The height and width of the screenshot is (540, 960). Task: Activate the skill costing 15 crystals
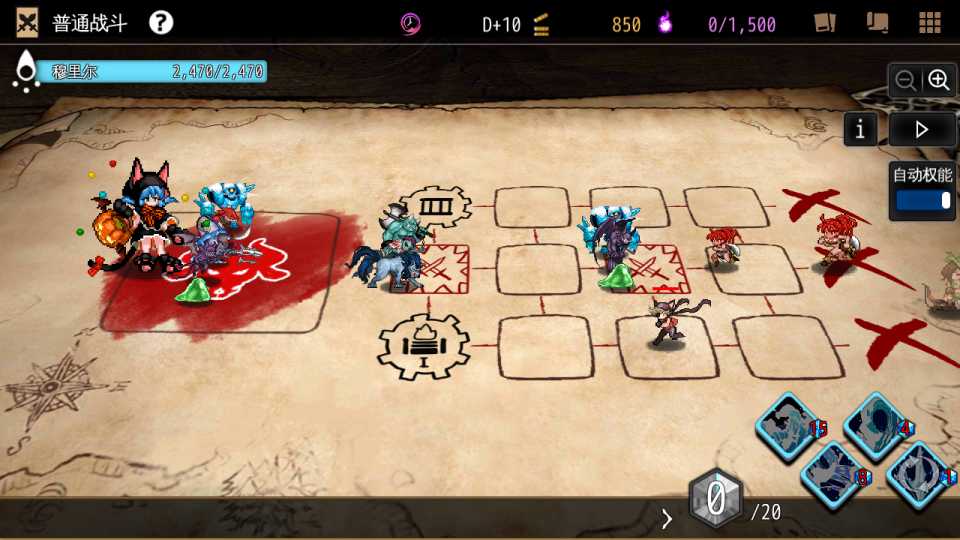(x=785, y=424)
